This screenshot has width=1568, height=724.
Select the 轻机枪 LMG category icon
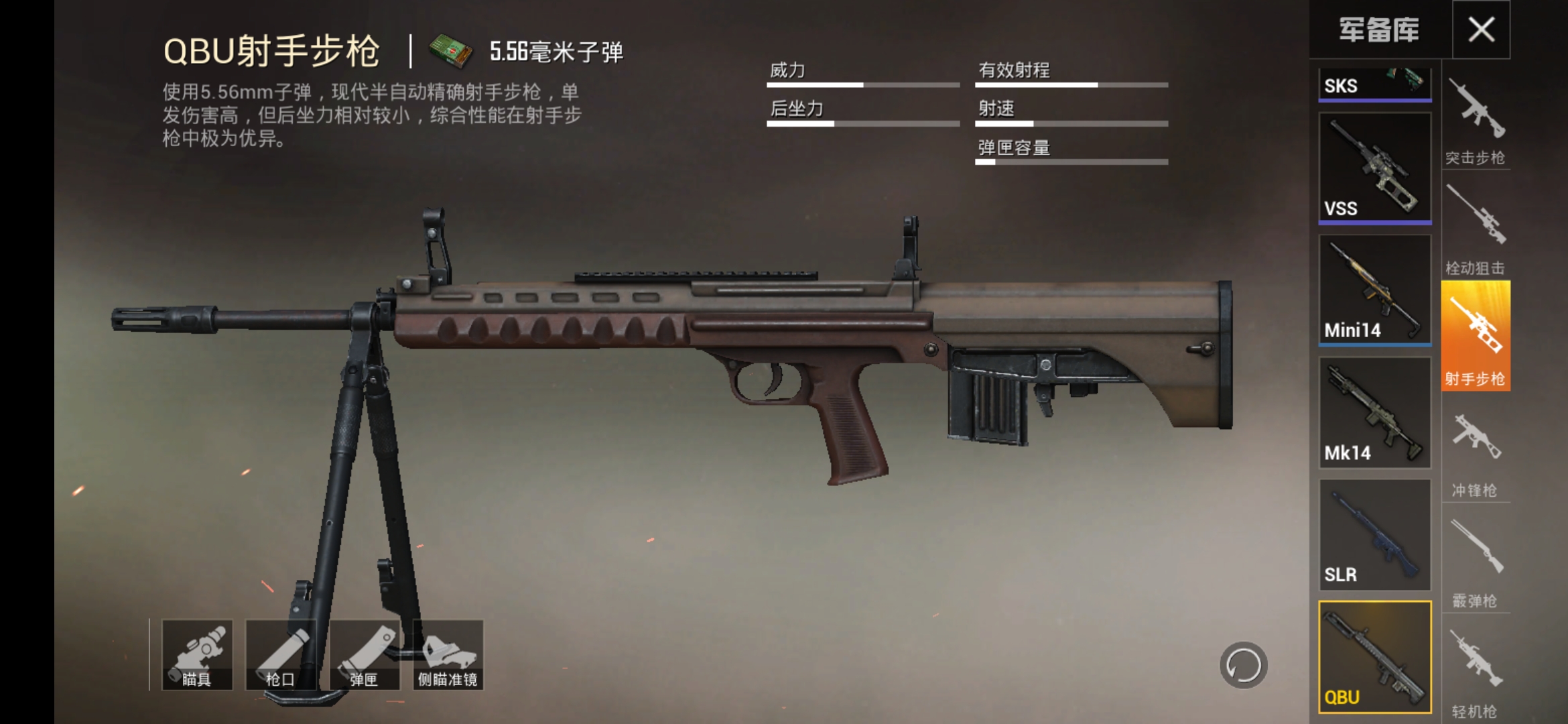(1476, 664)
